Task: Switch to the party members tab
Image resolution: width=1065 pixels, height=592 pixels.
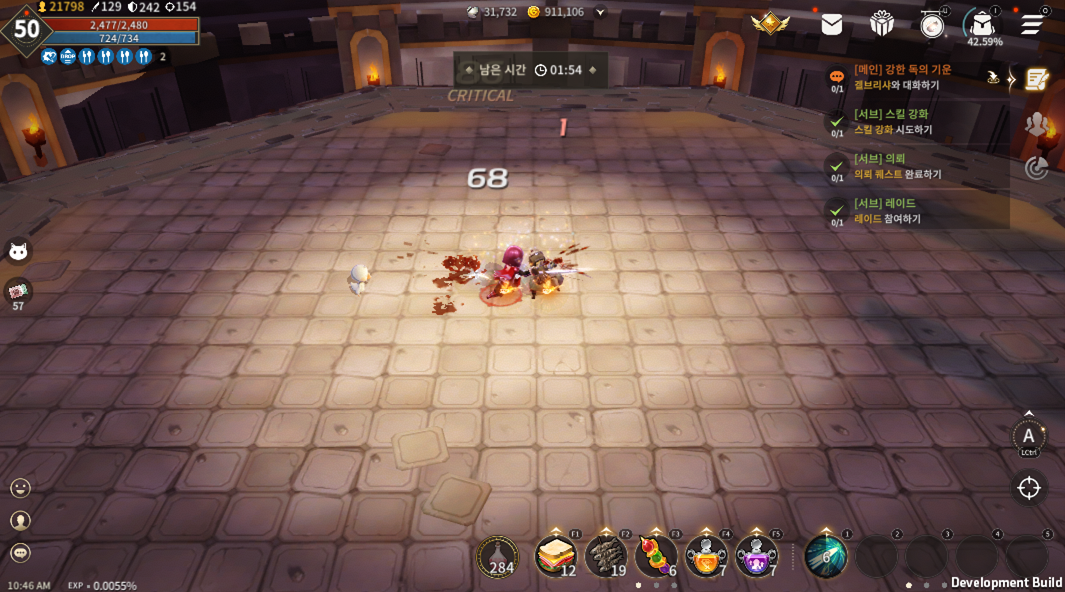Action: 1037,124
